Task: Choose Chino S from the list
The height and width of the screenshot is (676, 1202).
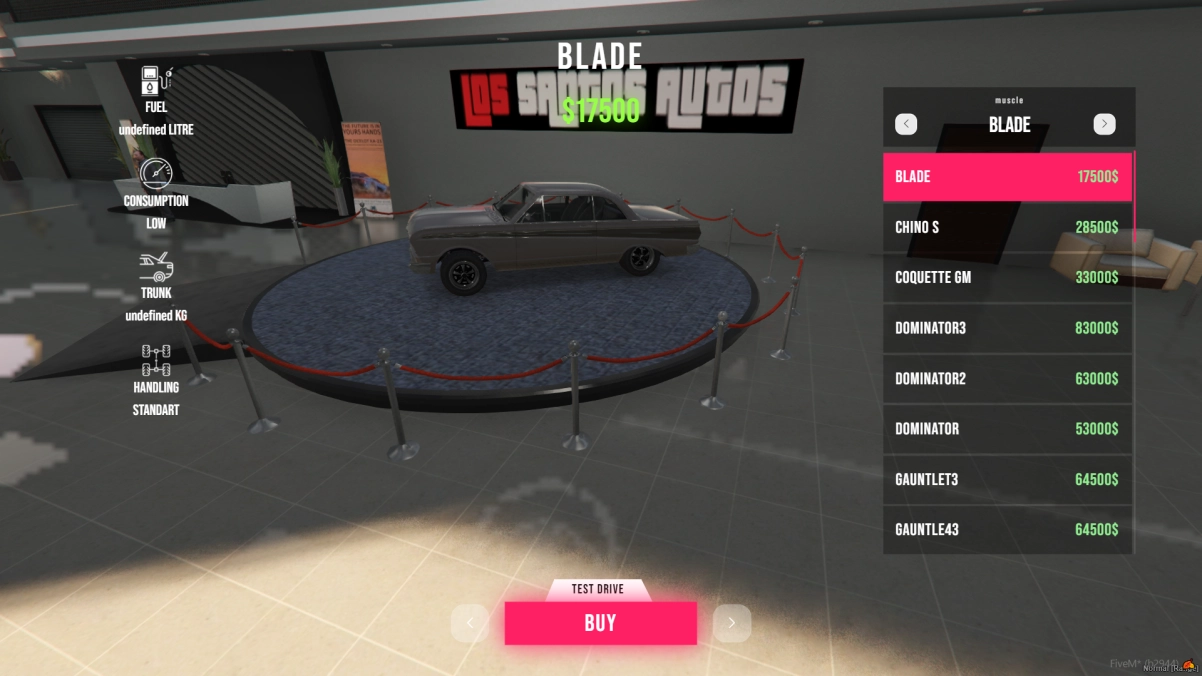Action: pos(1007,227)
